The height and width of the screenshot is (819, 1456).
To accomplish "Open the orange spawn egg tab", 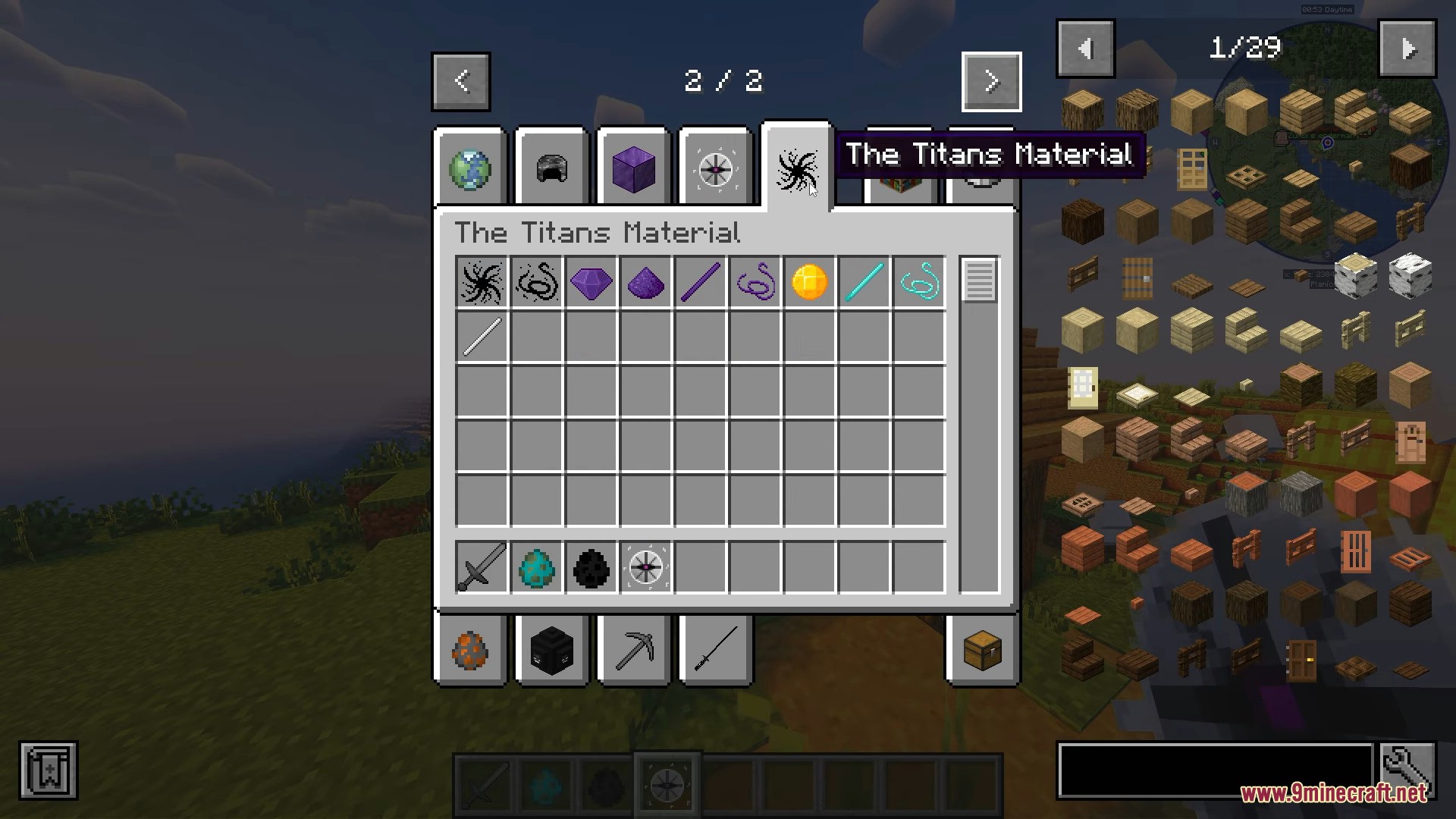I will tap(470, 651).
